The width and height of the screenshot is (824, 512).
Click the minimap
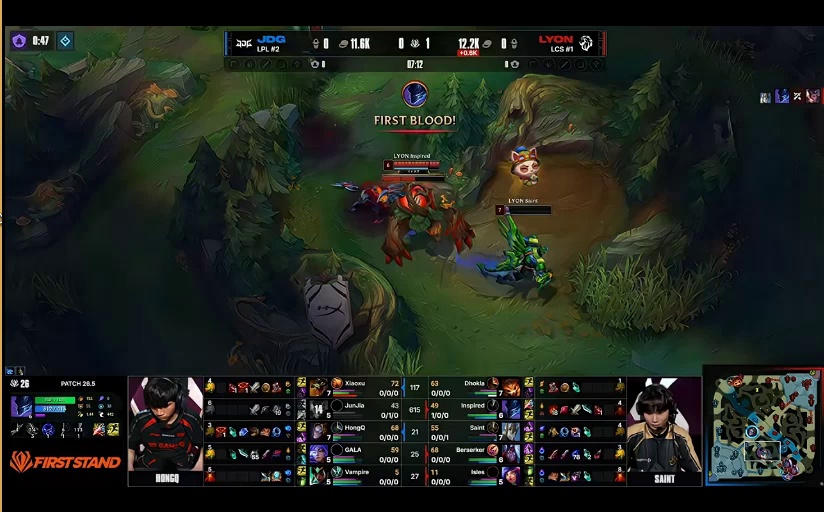click(x=765, y=426)
